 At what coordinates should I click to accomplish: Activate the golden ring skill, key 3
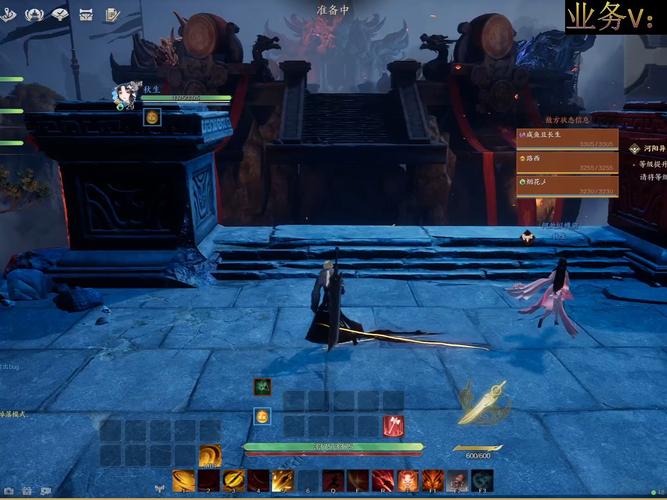tap(234, 481)
